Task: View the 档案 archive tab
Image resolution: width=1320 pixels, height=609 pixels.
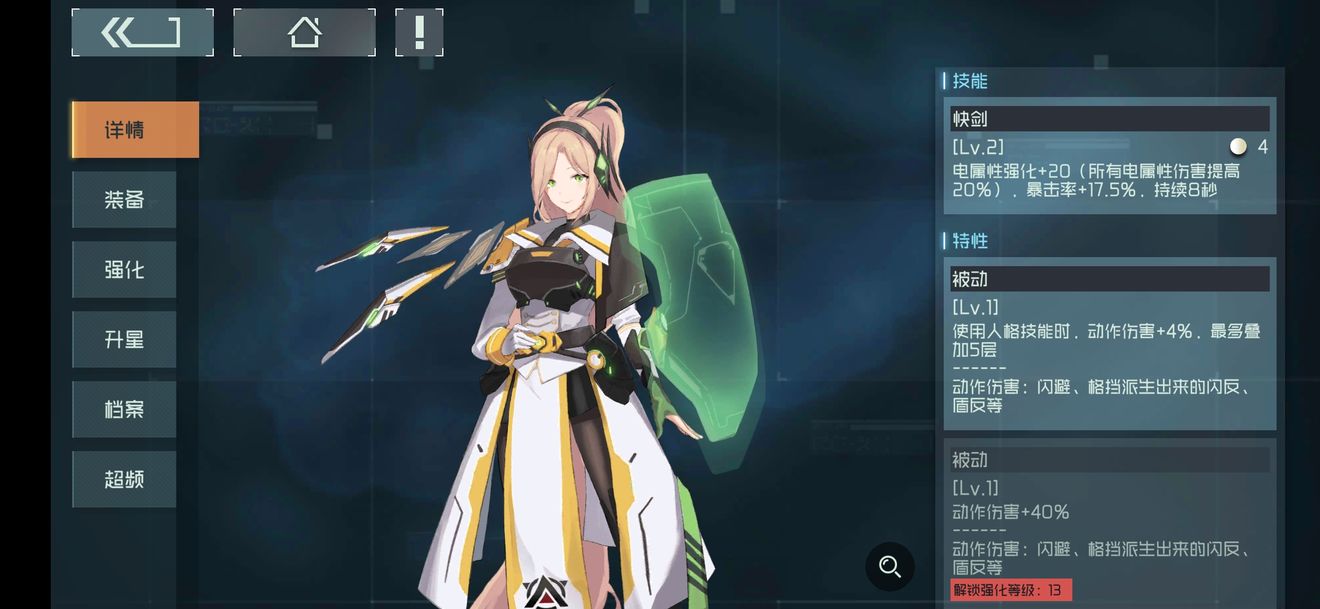Action: 124,410
